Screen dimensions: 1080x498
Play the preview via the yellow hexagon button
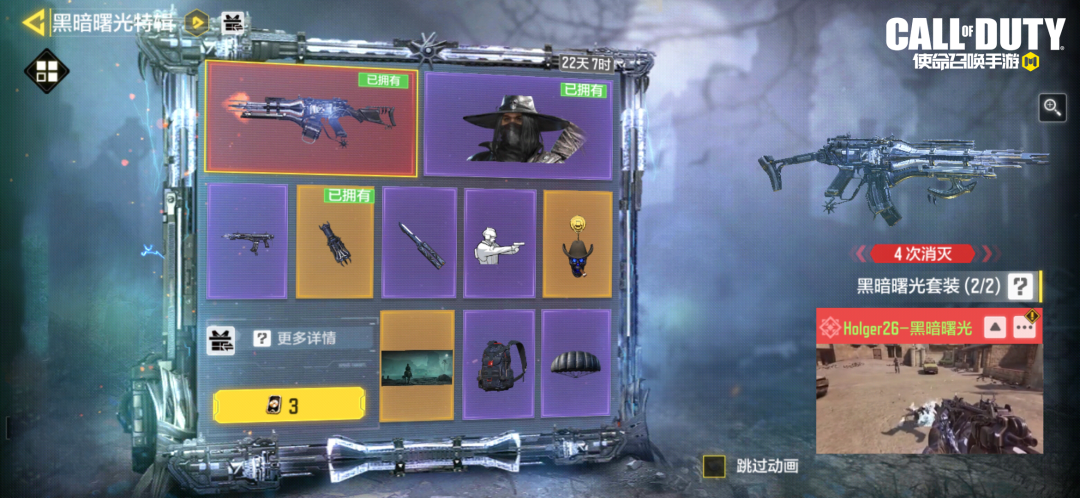[x=198, y=22]
